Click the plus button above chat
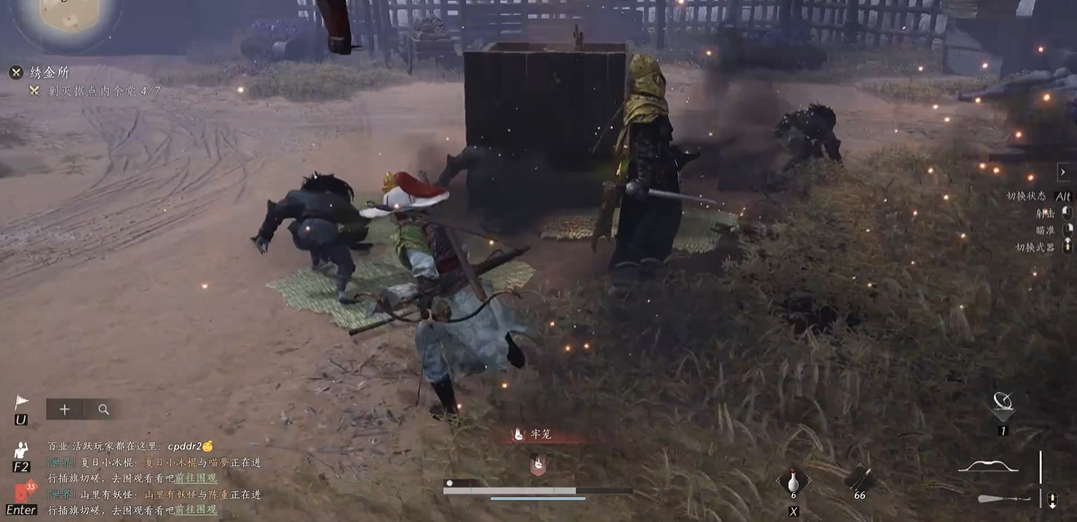The image size is (1077, 522). [64, 409]
